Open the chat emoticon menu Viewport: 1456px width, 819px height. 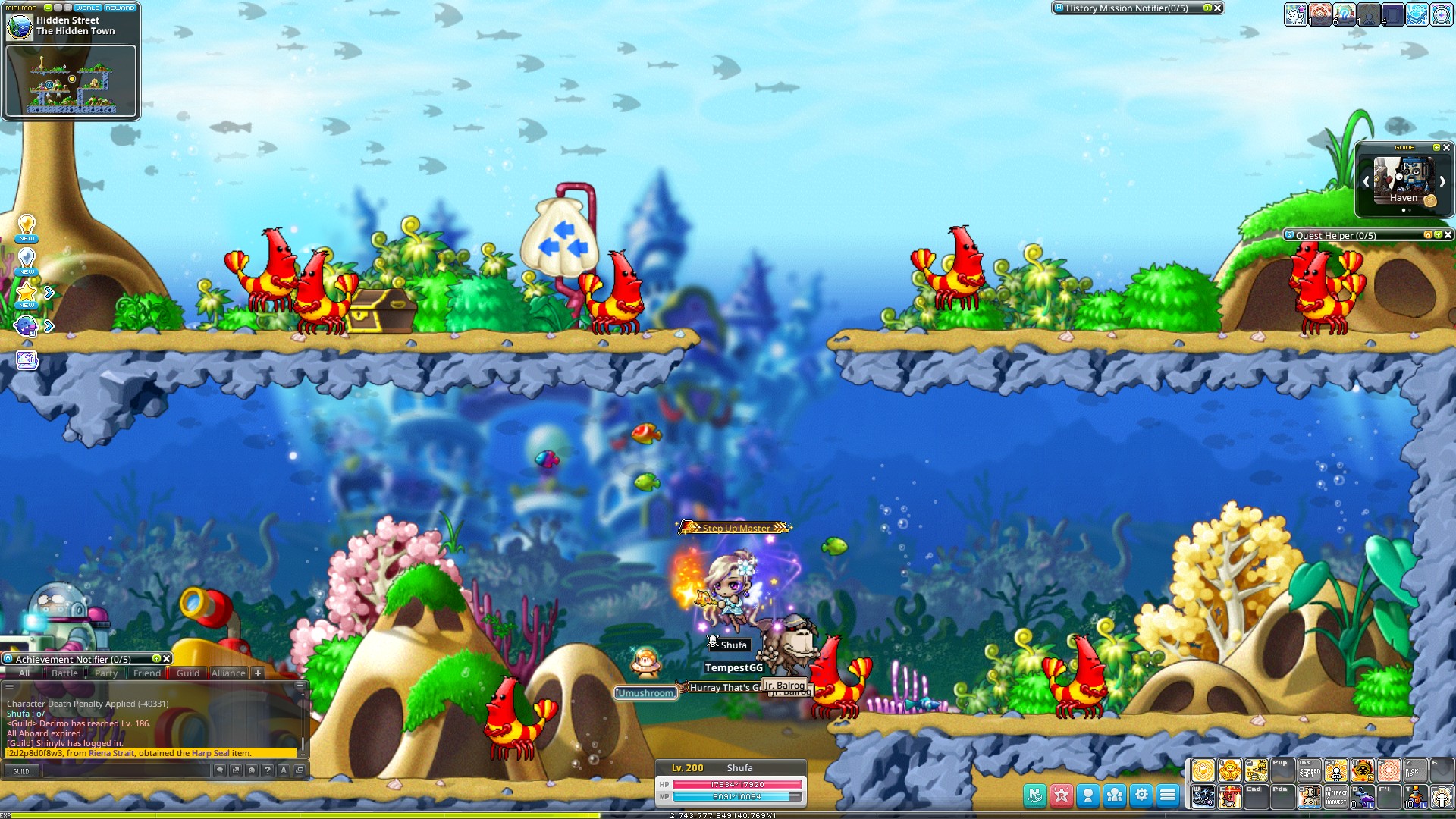pyautogui.click(x=252, y=770)
